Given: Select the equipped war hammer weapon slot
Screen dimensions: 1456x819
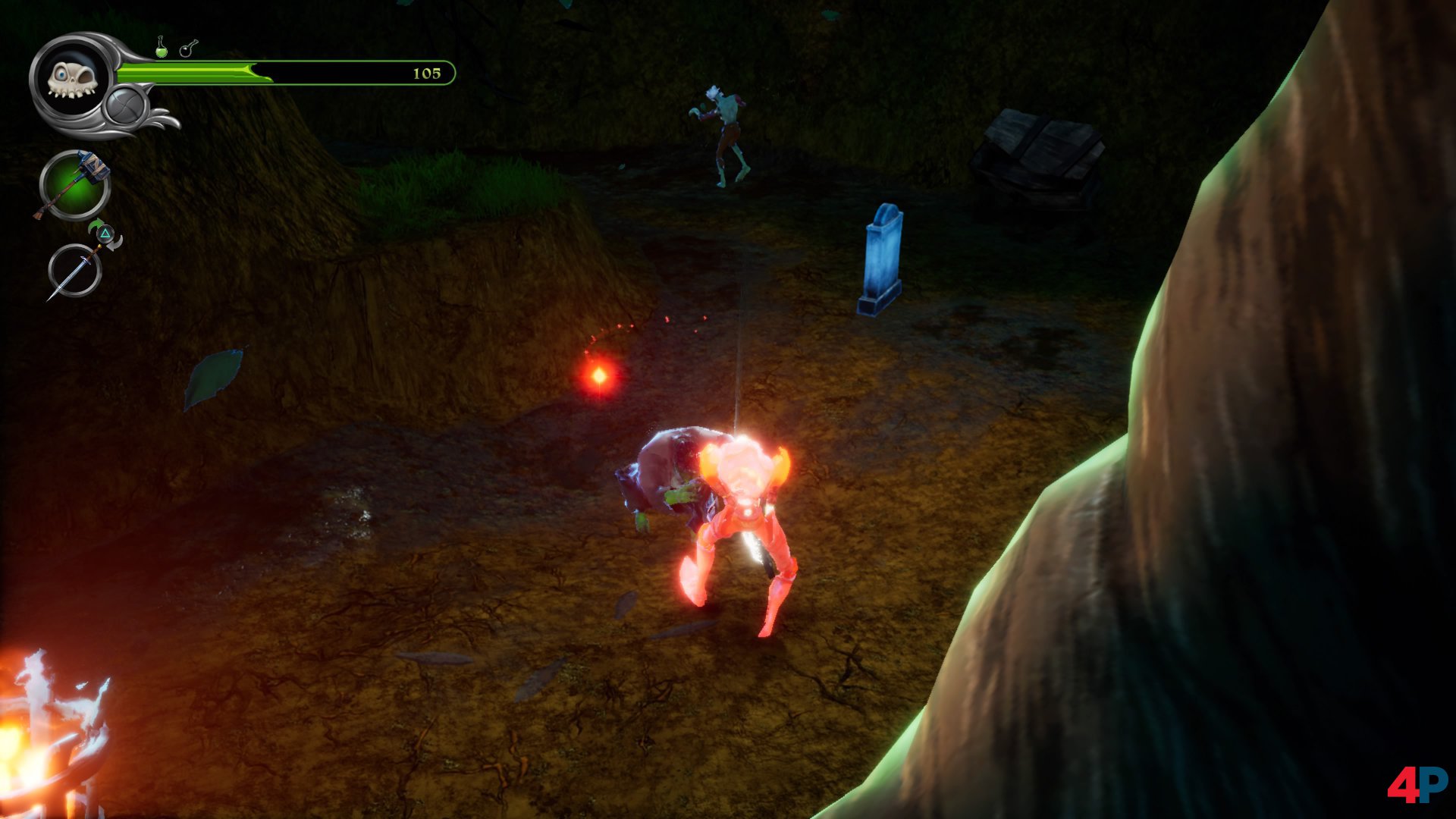Looking at the screenshot, I should 74,185.
